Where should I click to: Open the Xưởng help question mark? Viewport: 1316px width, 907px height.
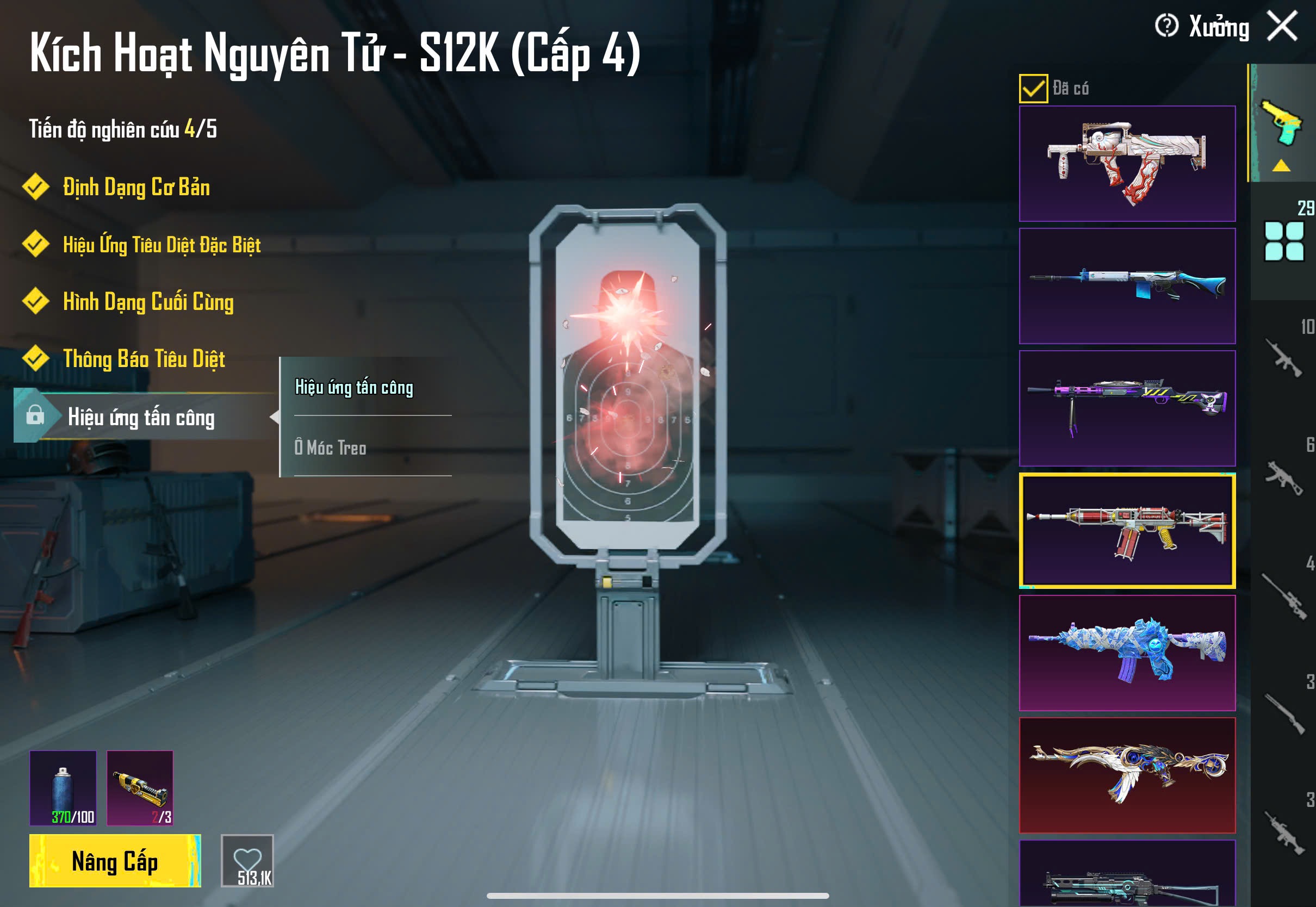[1166, 26]
